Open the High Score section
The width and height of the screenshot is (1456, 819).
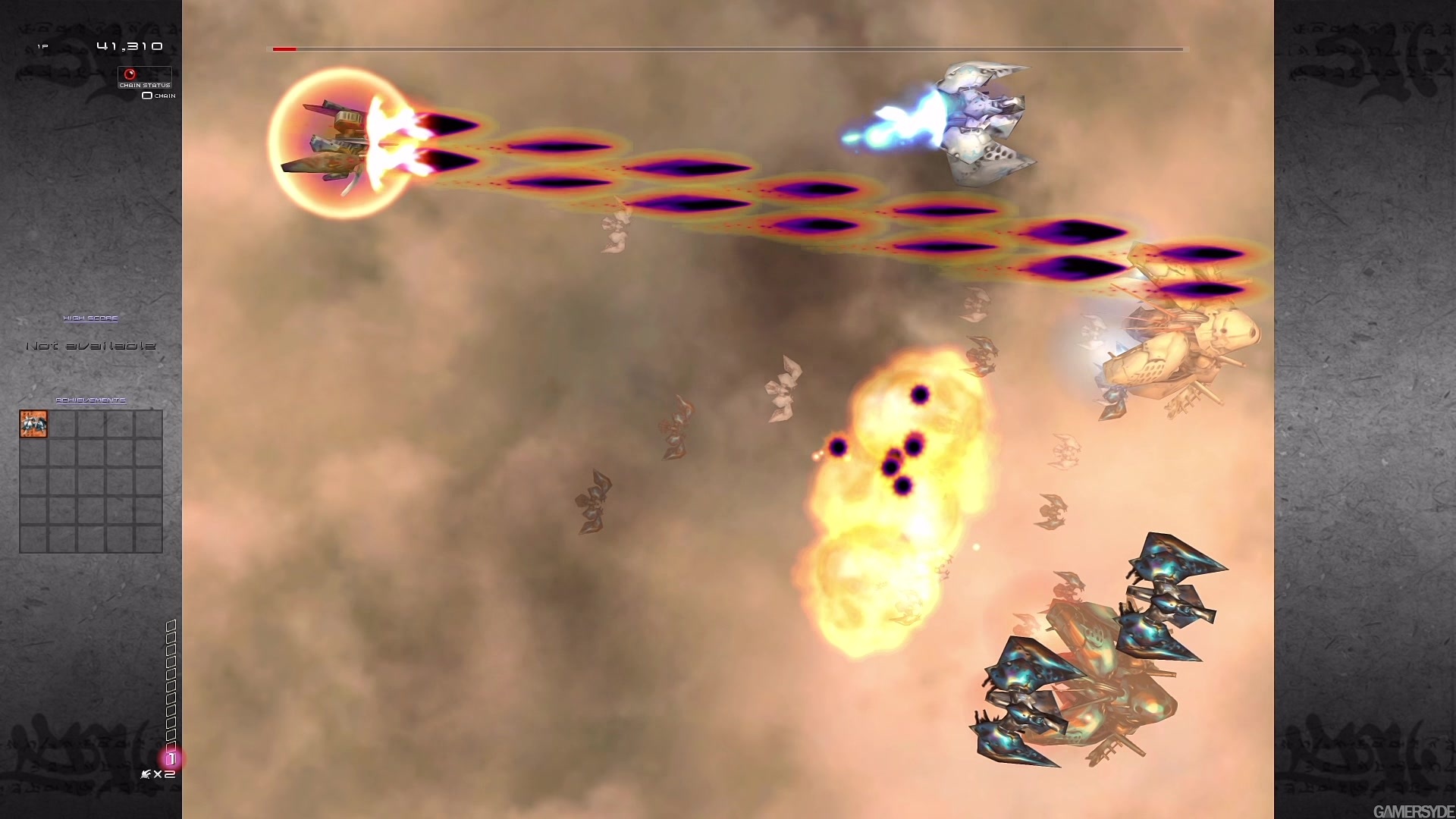[x=91, y=318]
